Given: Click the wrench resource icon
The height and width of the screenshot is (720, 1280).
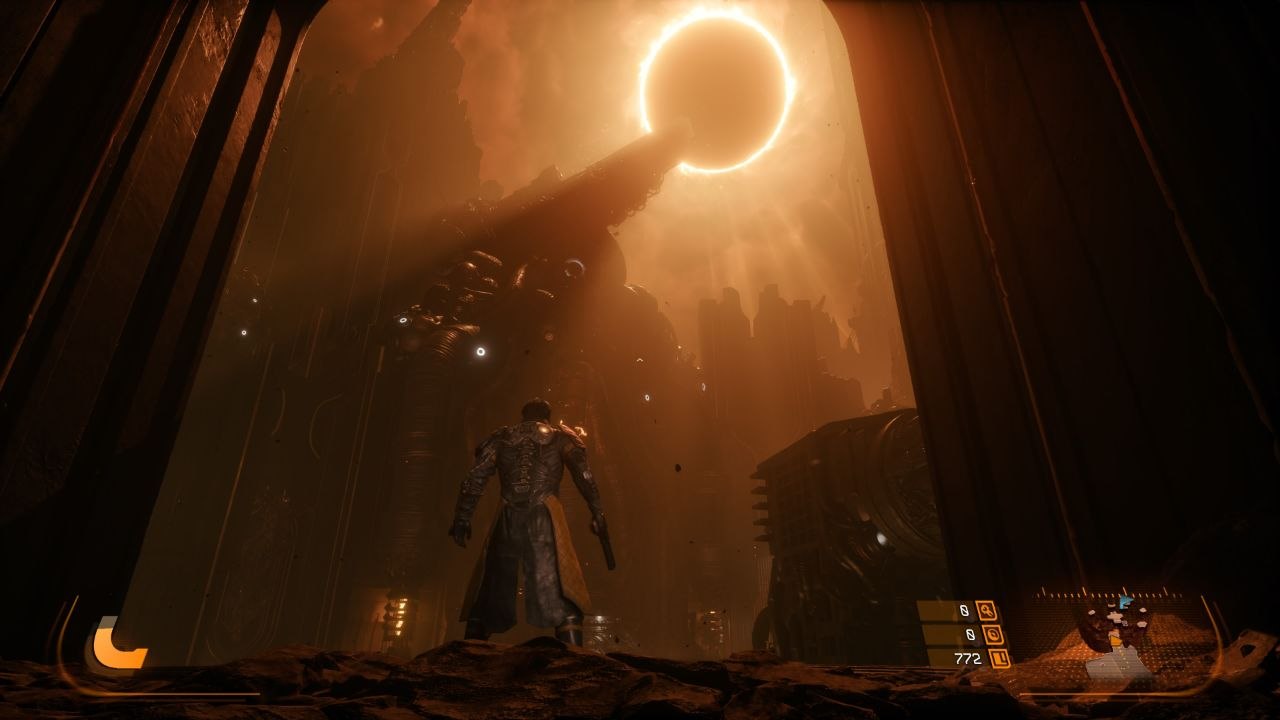Looking at the screenshot, I should click(x=987, y=610).
